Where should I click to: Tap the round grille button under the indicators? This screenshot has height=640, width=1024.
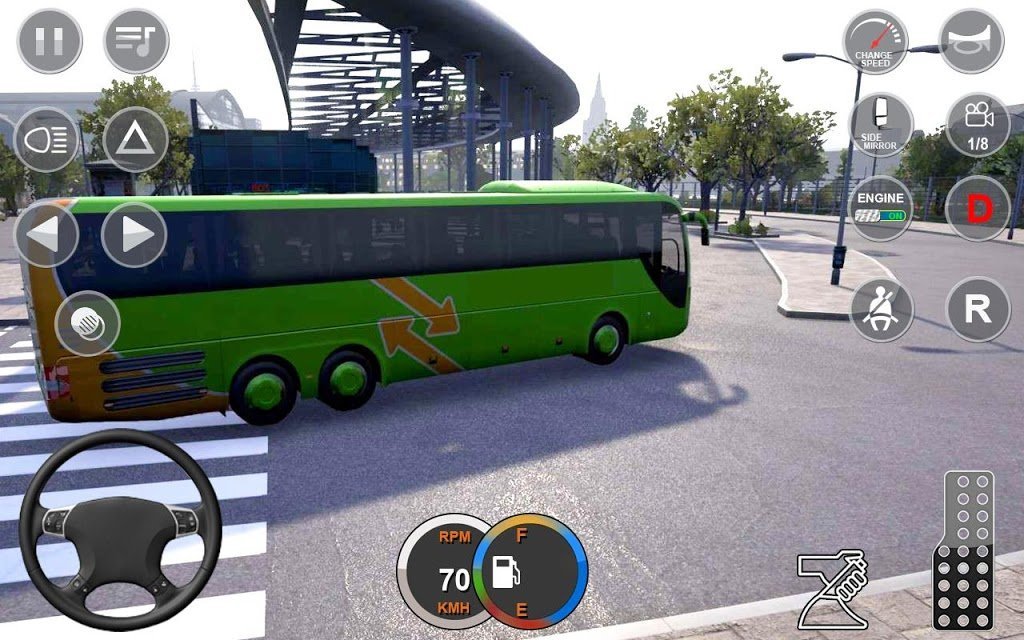coord(88,323)
